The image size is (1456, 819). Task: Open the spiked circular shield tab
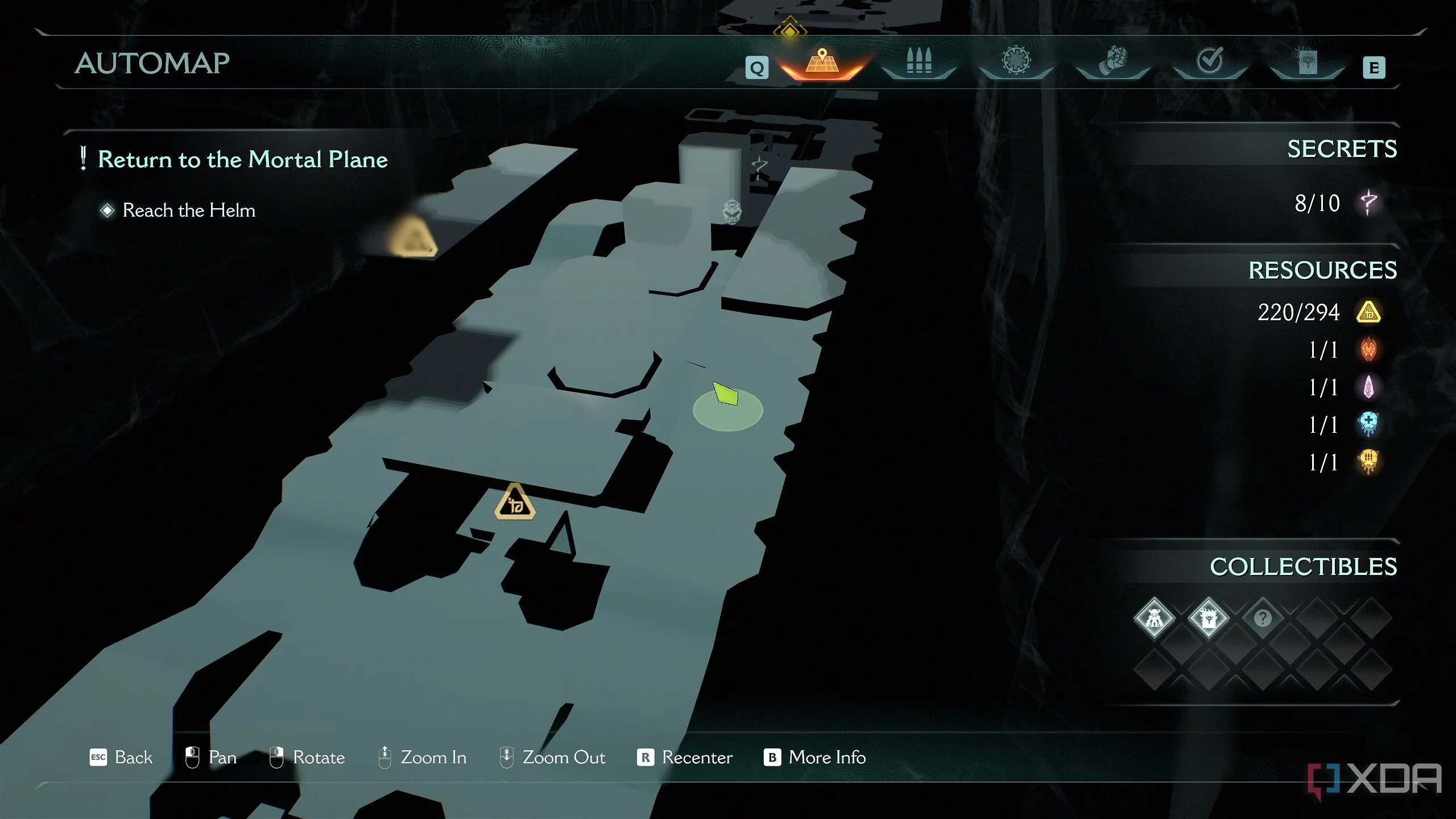point(1016,61)
